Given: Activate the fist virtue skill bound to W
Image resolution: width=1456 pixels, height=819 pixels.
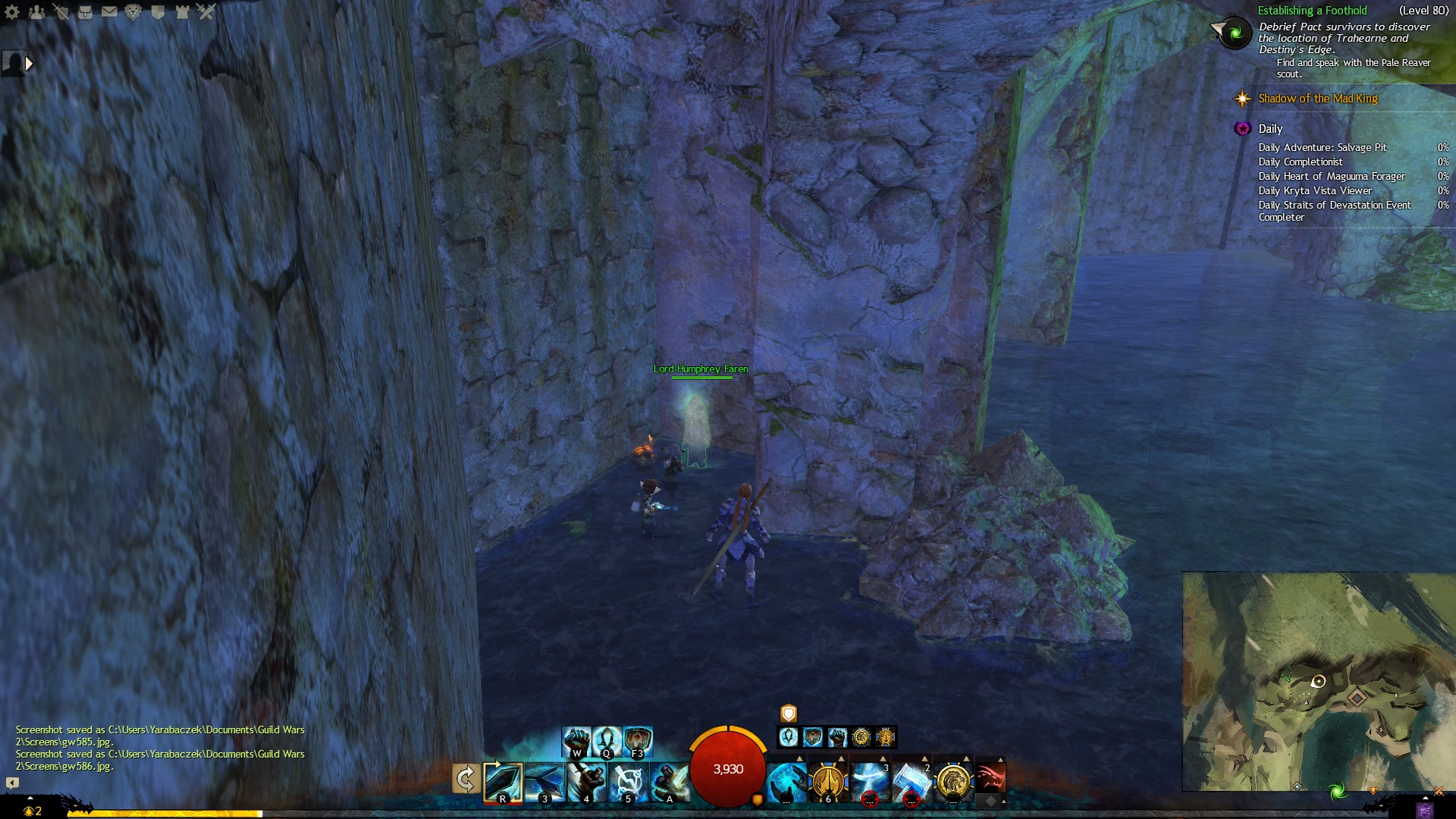Looking at the screenshot, I should [x=576, y=741].
